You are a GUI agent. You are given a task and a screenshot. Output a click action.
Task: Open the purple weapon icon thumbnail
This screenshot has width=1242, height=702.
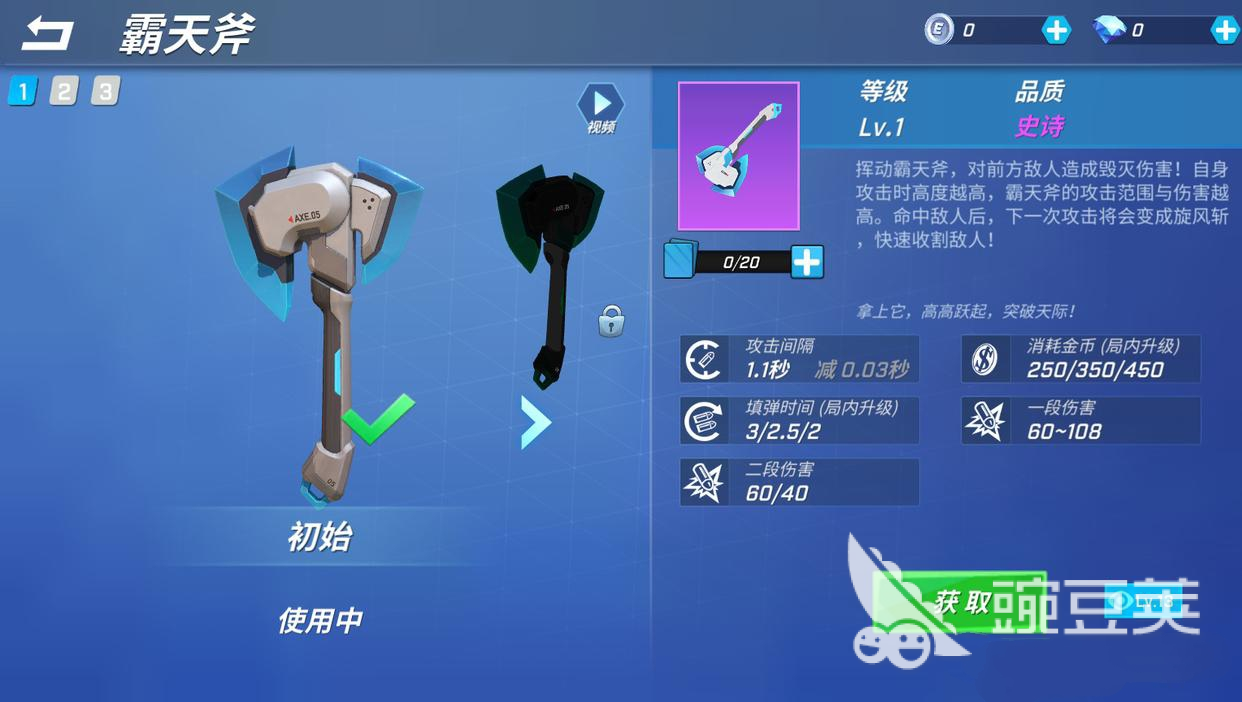[738, 156]
